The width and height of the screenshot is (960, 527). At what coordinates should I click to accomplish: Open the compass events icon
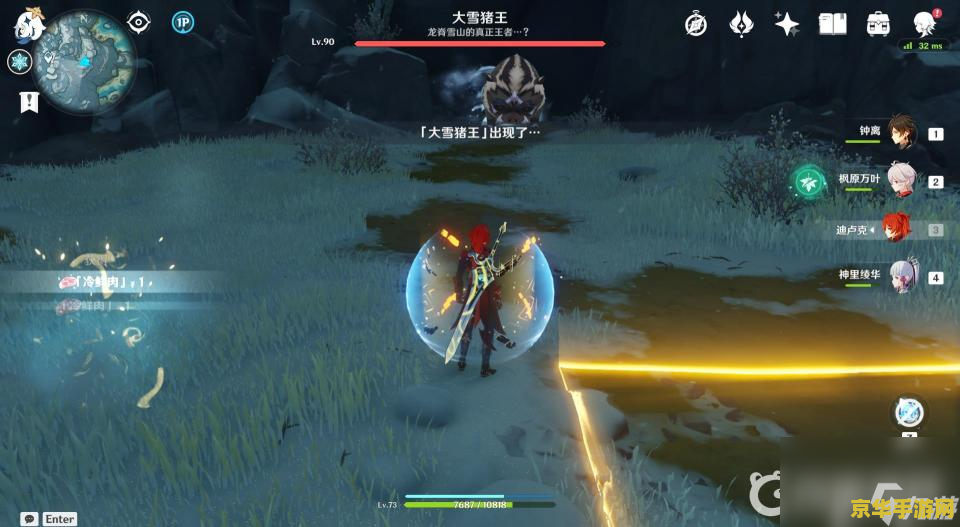point(696,24)
